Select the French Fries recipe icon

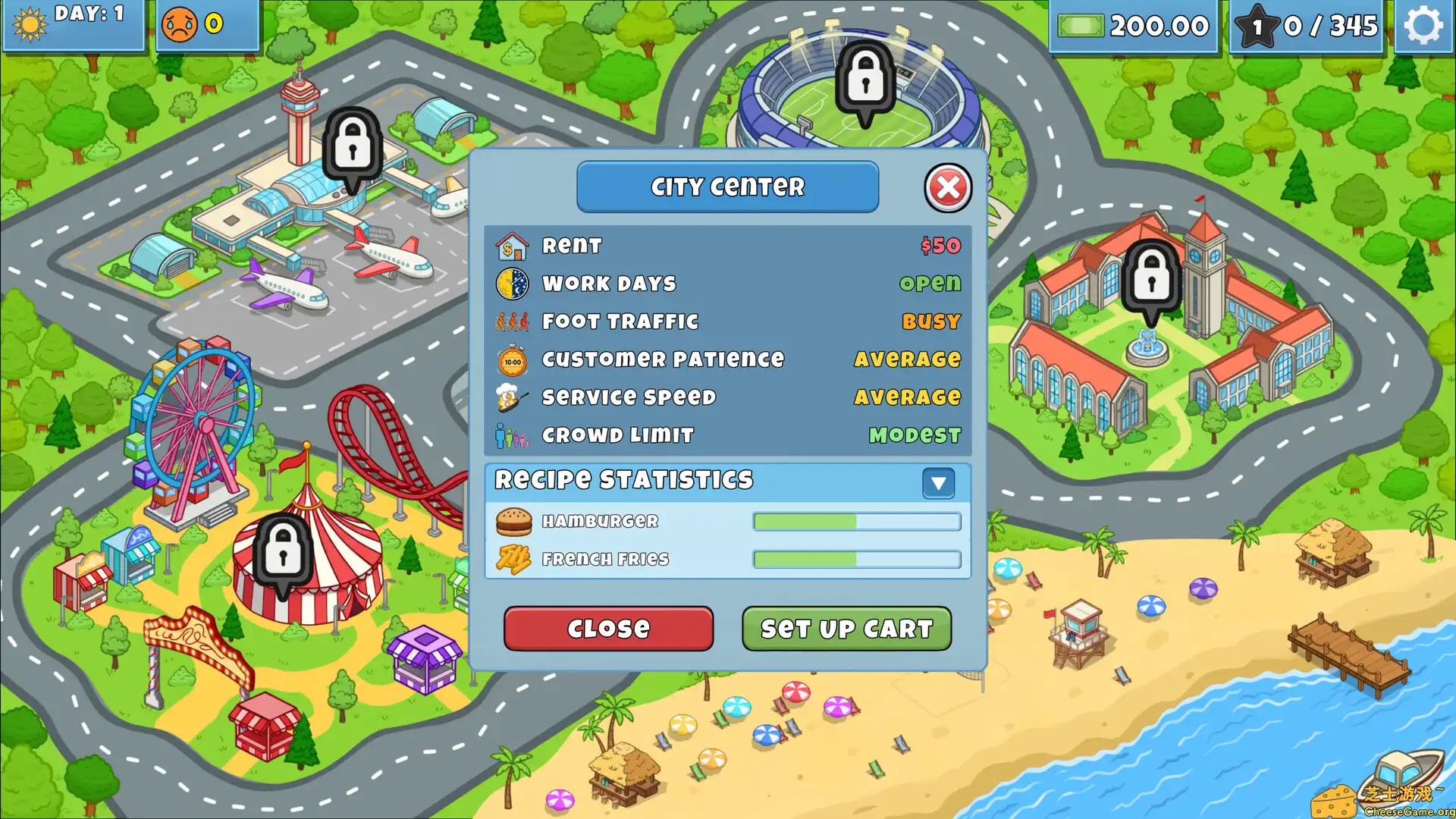coord(515,559)
